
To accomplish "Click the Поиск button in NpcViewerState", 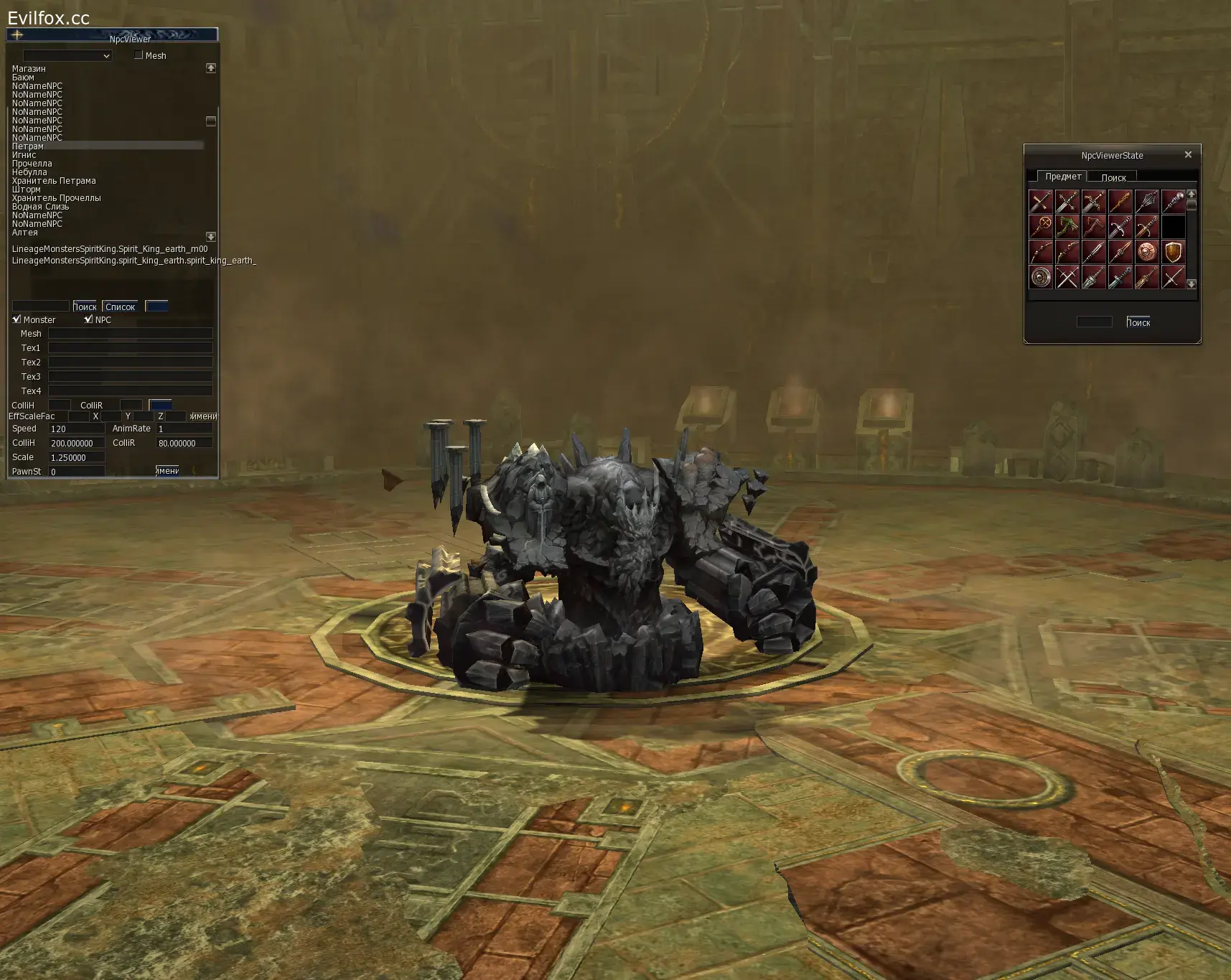I will [1138, 322].
